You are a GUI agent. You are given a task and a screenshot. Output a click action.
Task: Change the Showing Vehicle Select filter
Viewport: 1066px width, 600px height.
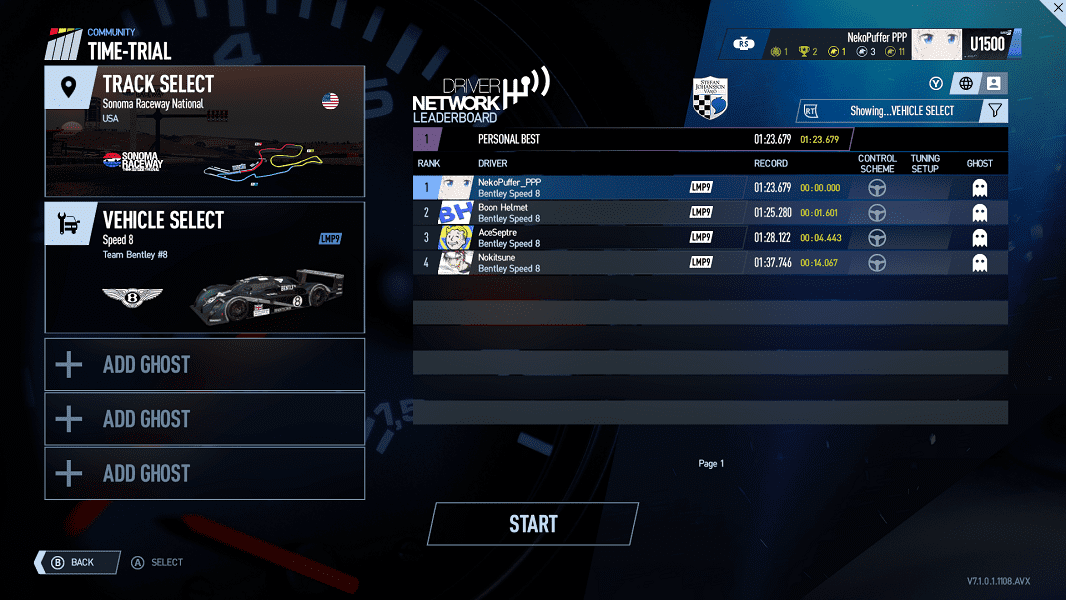tap(890, 111)
